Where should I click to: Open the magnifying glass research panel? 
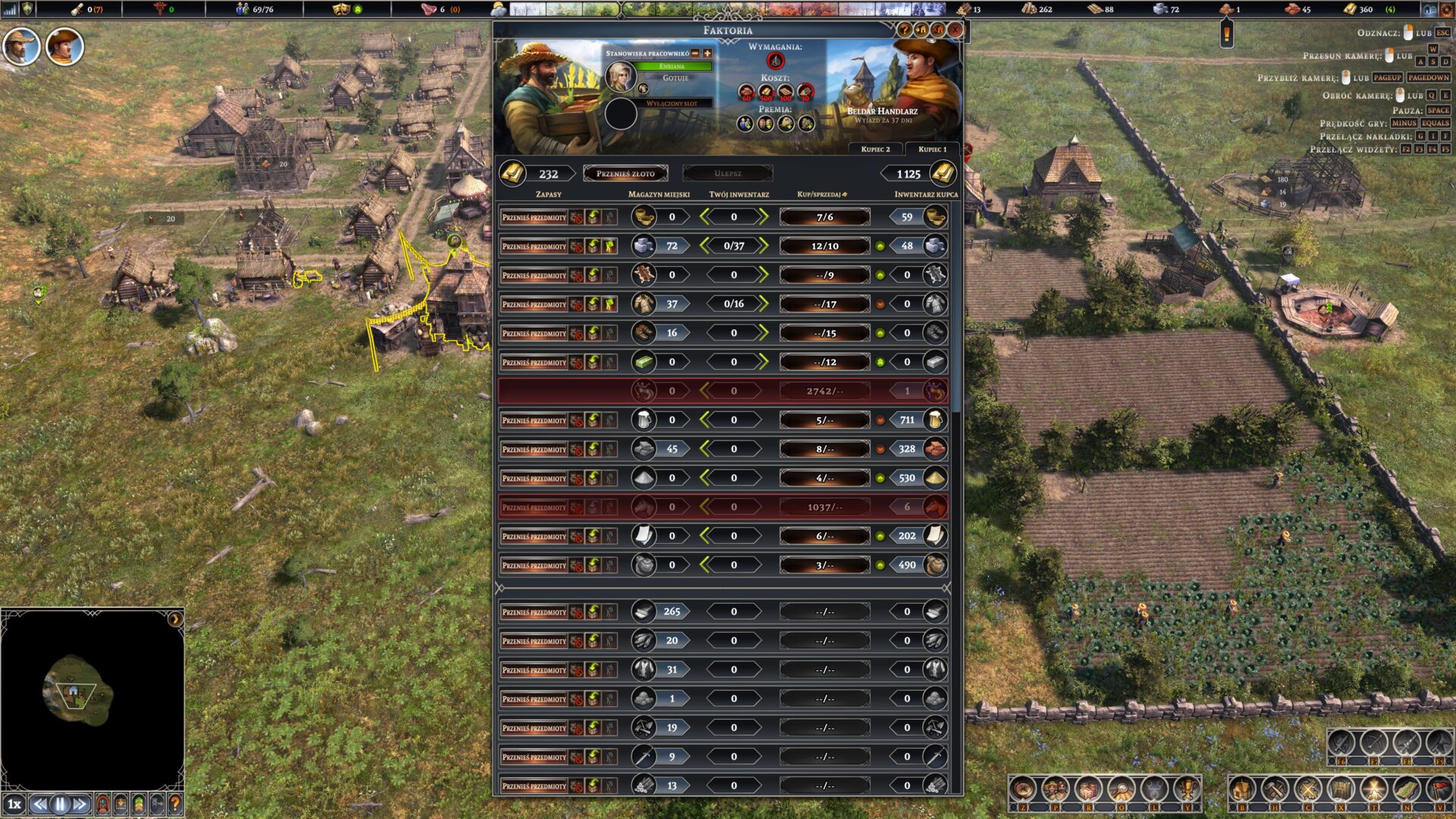point(1121,789)
